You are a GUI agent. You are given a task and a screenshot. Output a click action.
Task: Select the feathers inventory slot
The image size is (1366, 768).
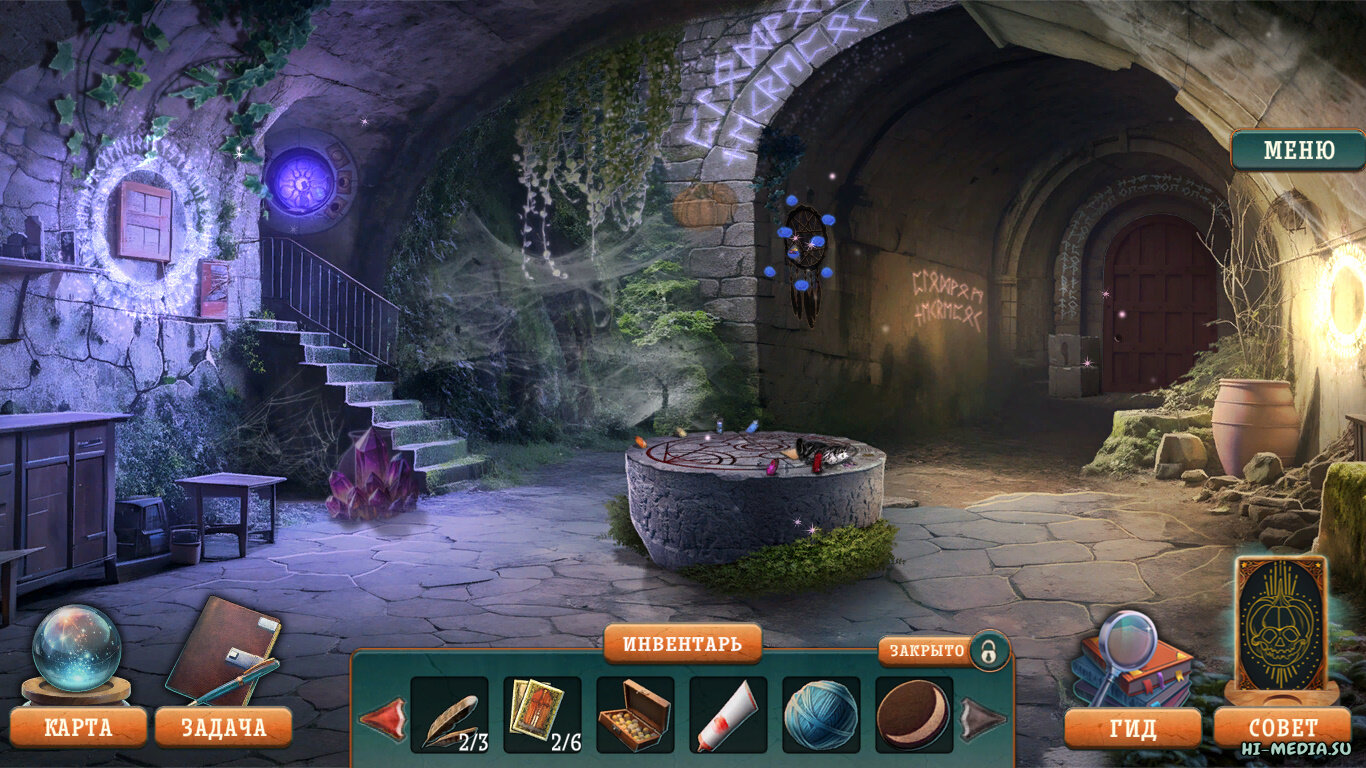[449, 715]
